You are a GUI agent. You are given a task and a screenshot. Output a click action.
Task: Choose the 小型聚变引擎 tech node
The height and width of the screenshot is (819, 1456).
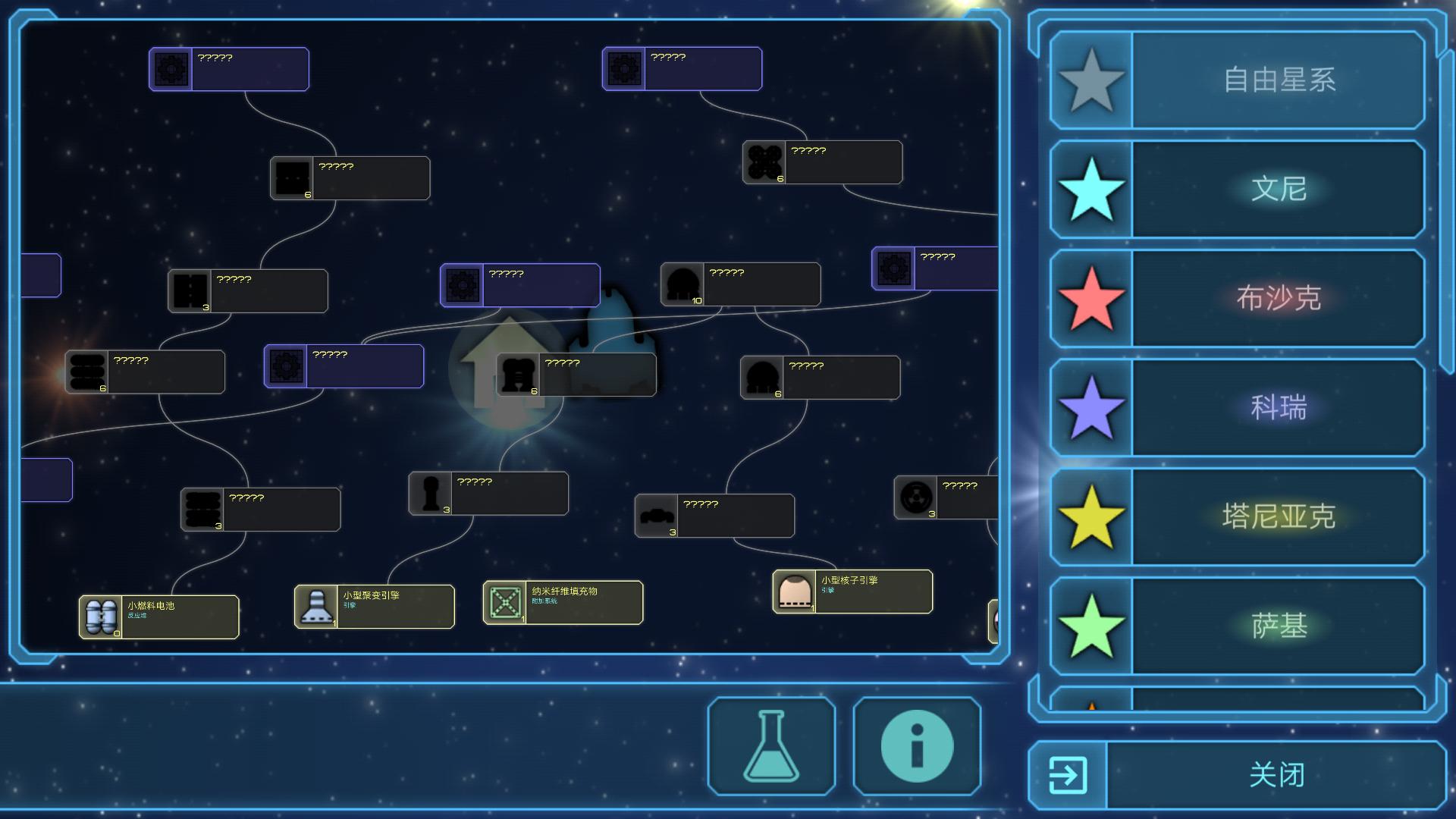375,606
